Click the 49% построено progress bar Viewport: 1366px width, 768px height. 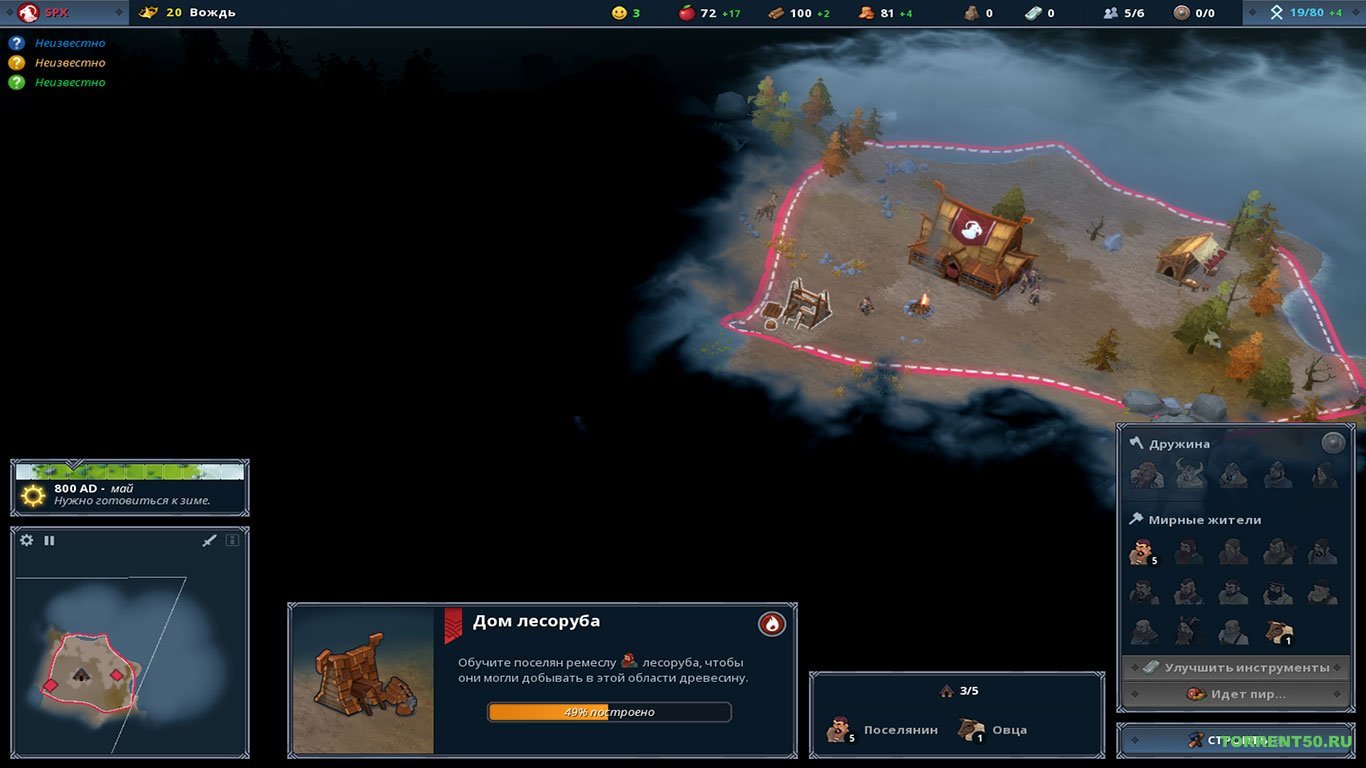(x=608, y=711)
